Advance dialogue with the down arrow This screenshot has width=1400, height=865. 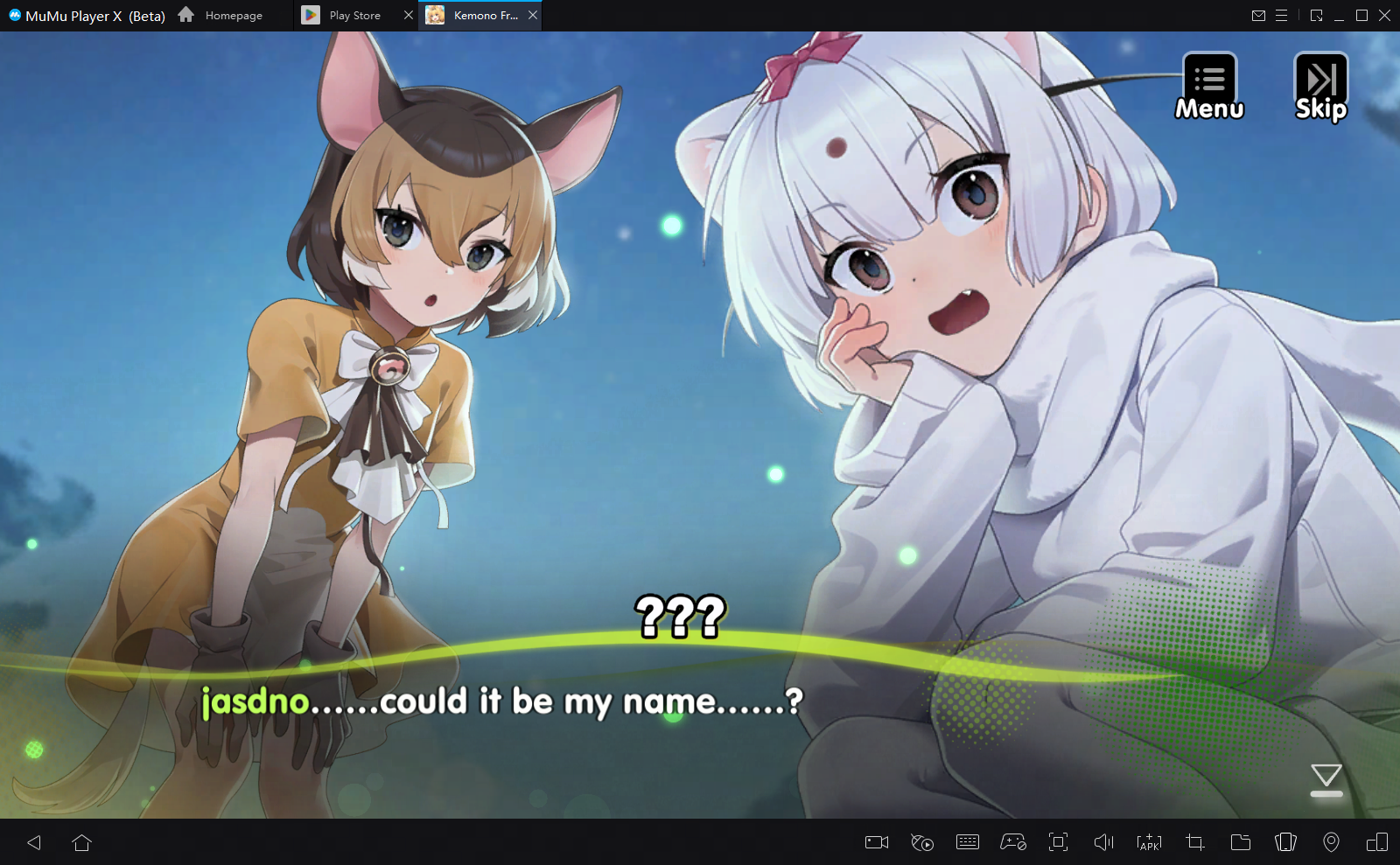[x=1326, y=778]
